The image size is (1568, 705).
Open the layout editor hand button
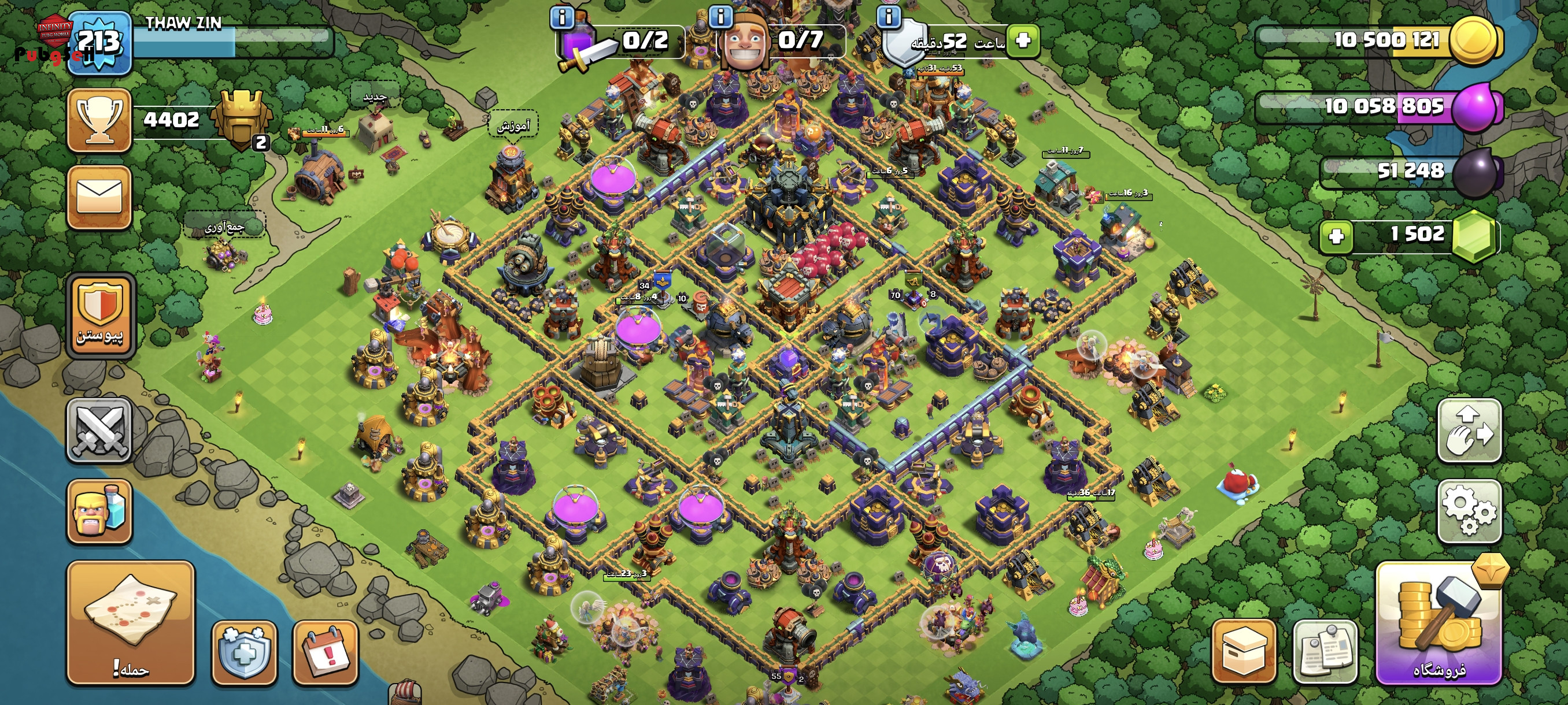pos(1469,431)
